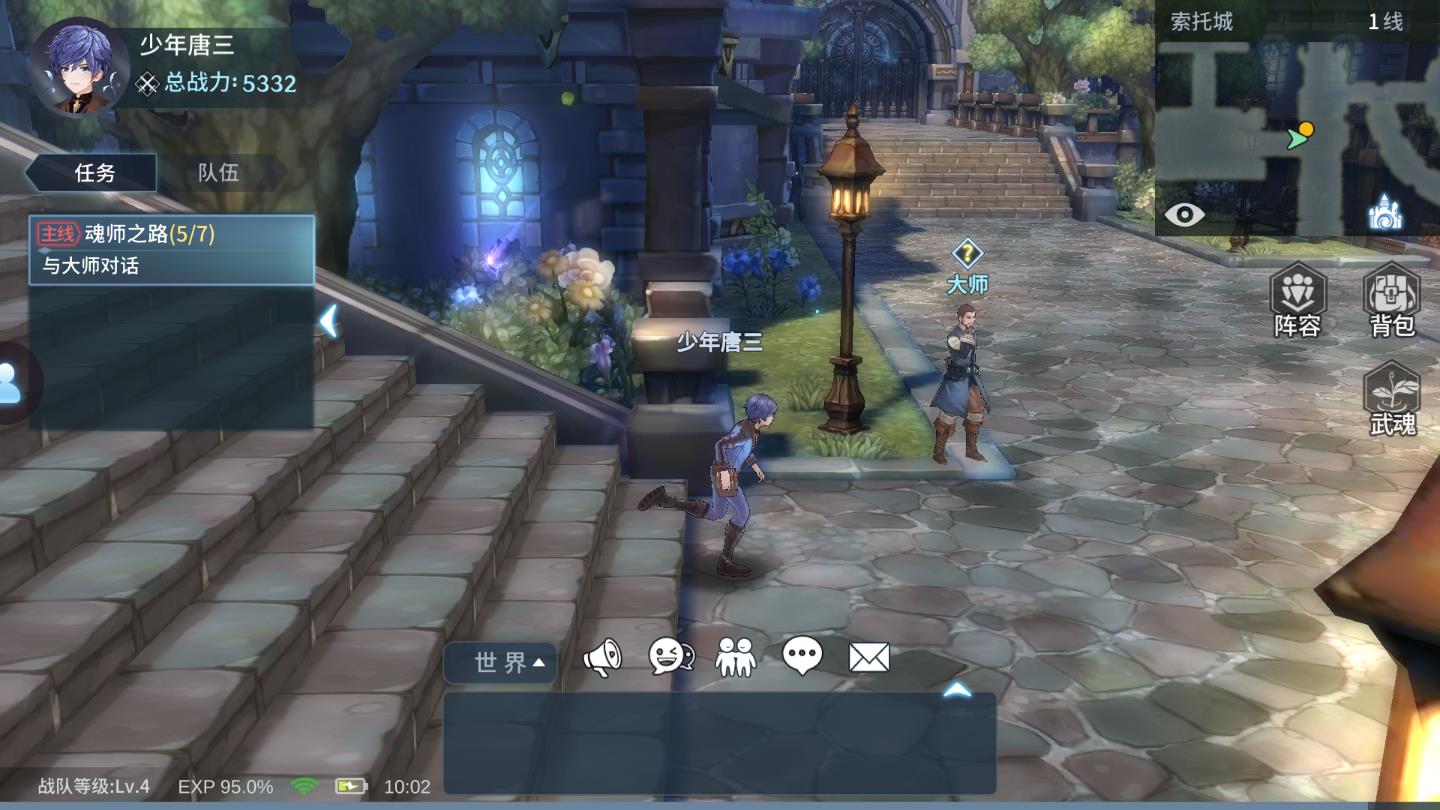Open the mail envelope icon

[869, 657]
